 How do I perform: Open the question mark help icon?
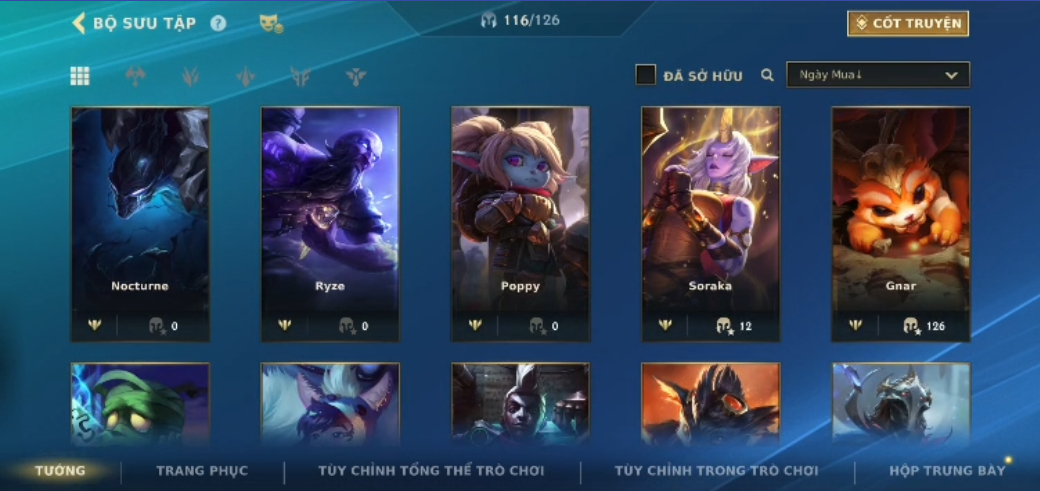[x=218, y=23]
